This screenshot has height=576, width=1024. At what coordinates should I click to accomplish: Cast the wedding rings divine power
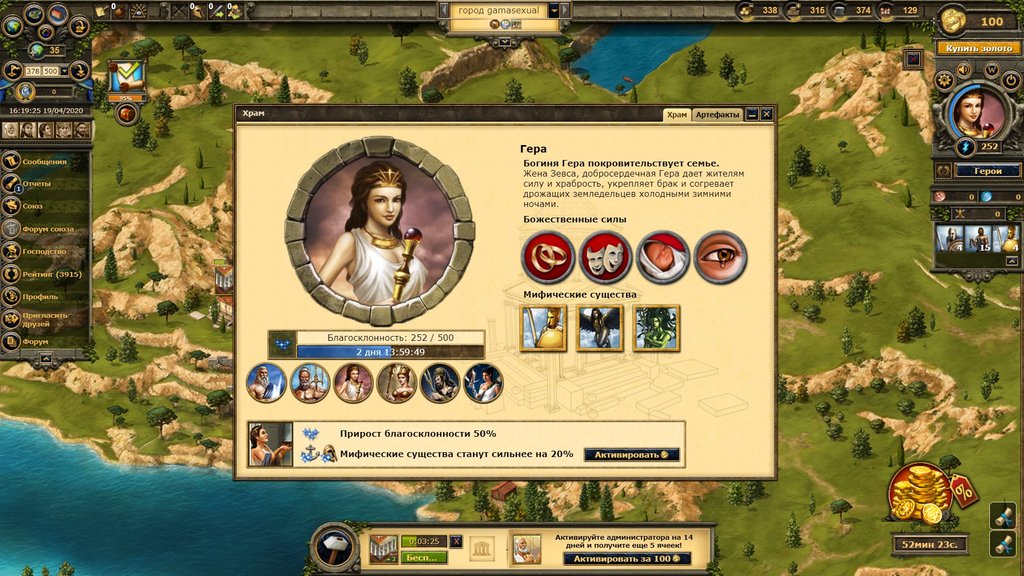547,256
